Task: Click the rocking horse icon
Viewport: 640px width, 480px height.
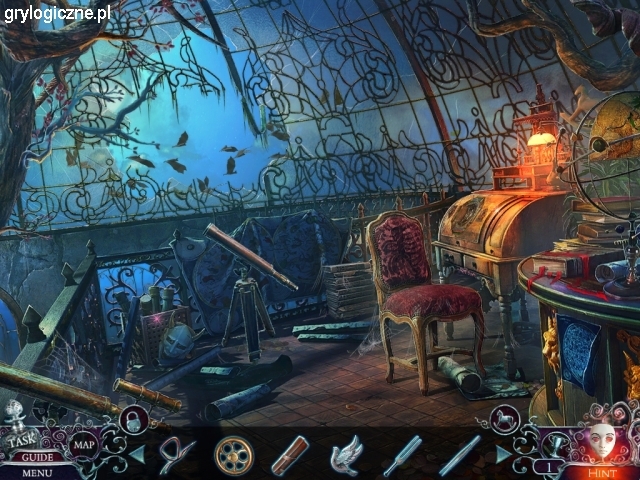Action: pos(503,418)
